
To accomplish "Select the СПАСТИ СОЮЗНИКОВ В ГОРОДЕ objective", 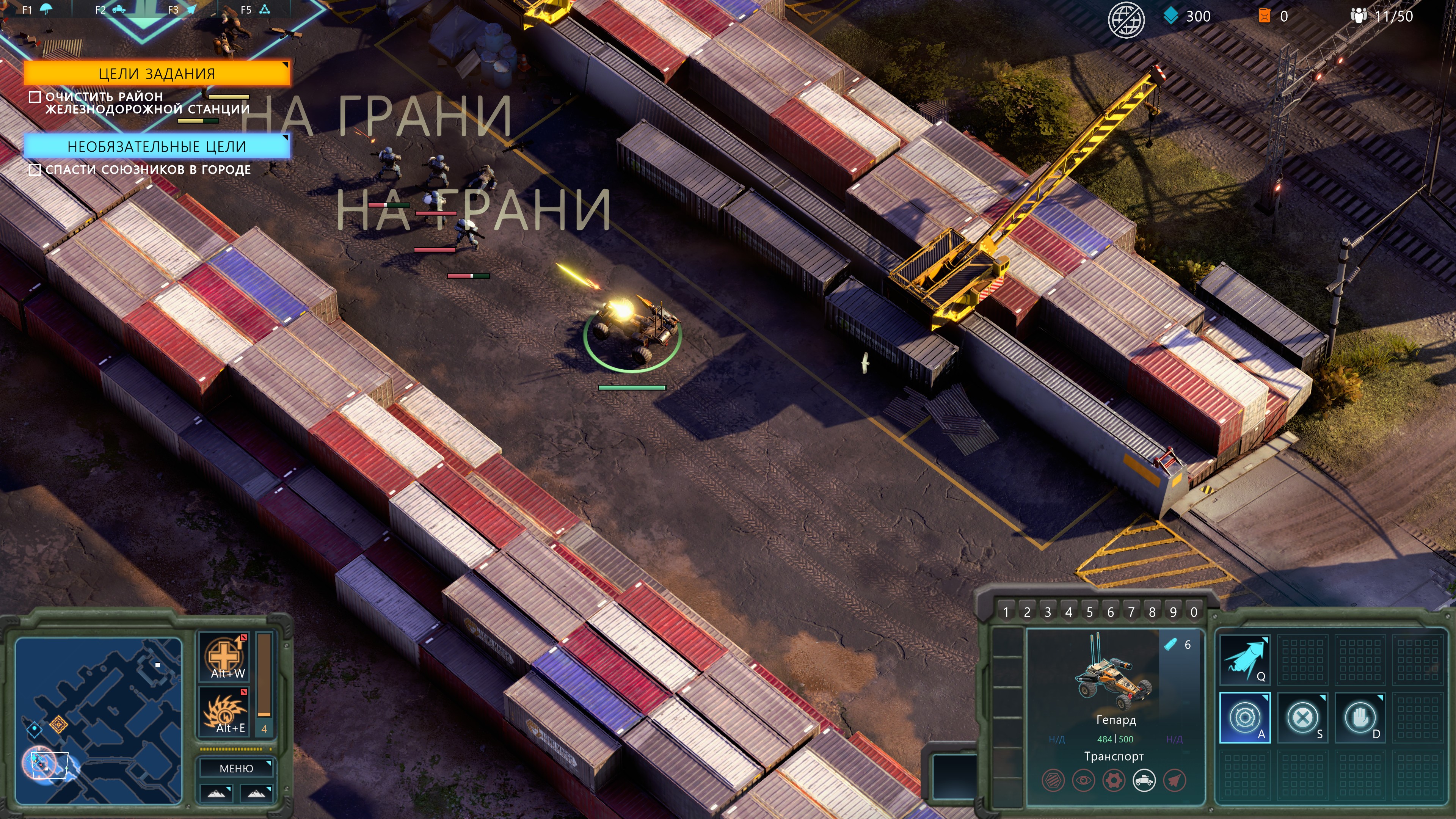I will 147,169.
